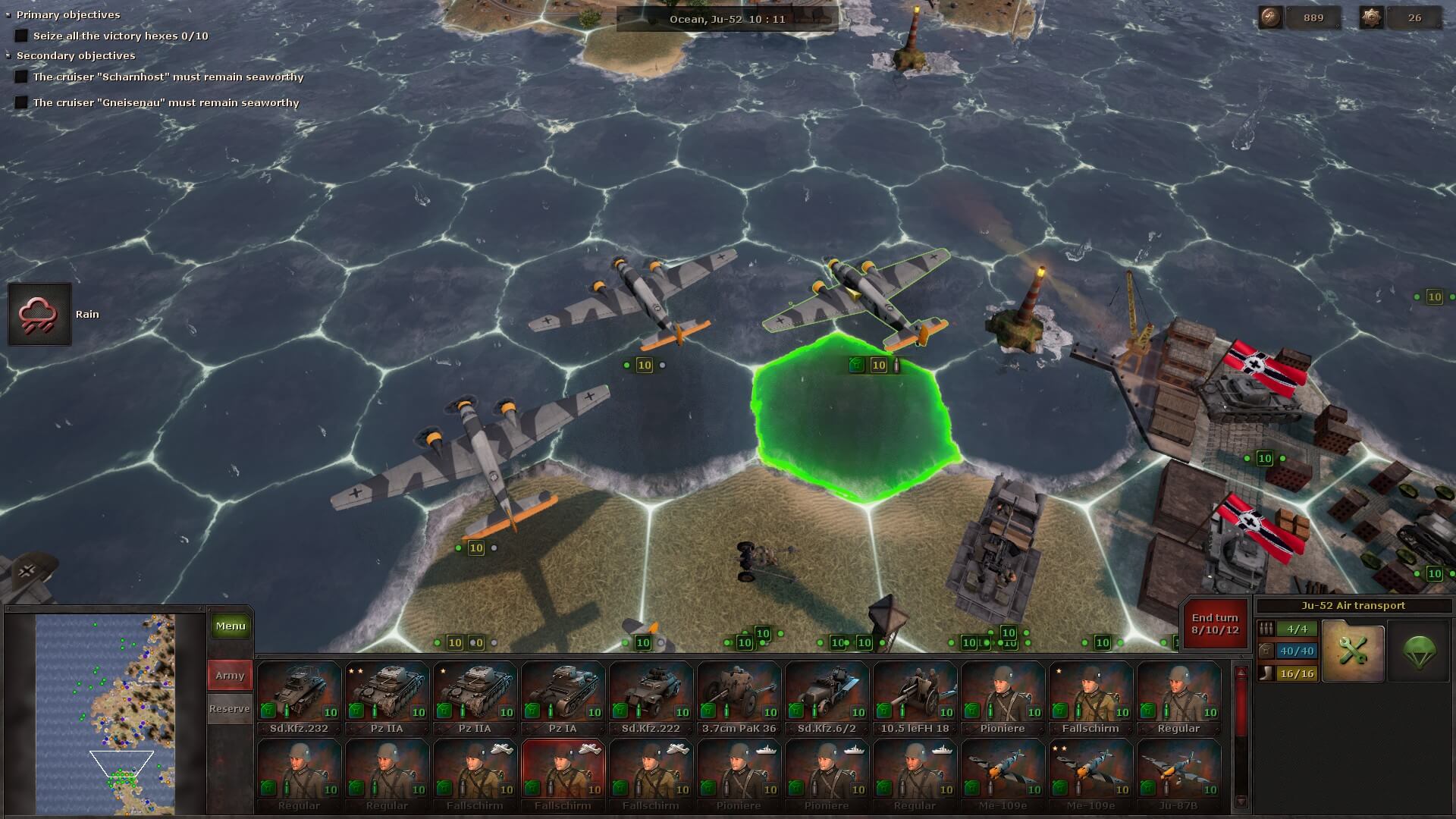Select the 3.7cm PaK 36 gun card
The width and height of the screenshot is (1456, 819).
click(x=739, y=697)
